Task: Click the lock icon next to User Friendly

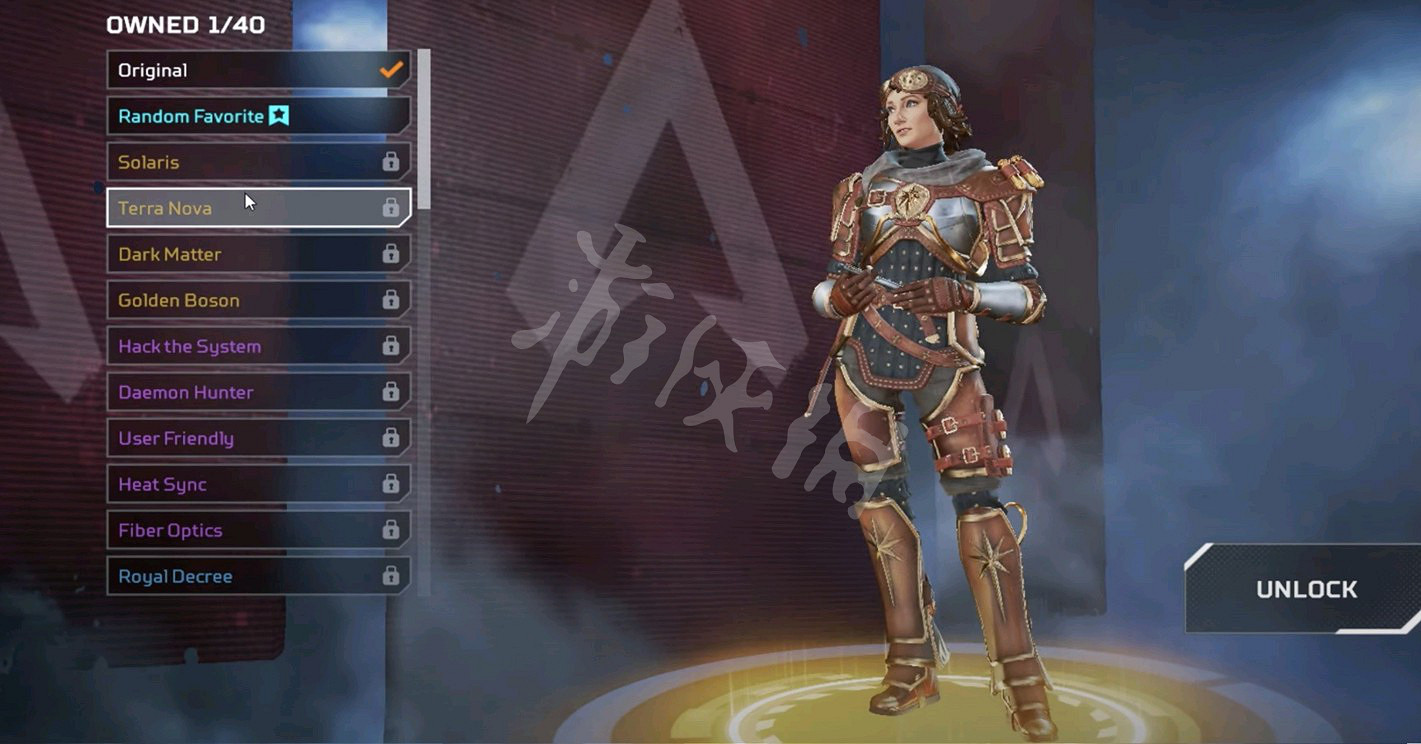Action: coord(389,438)
